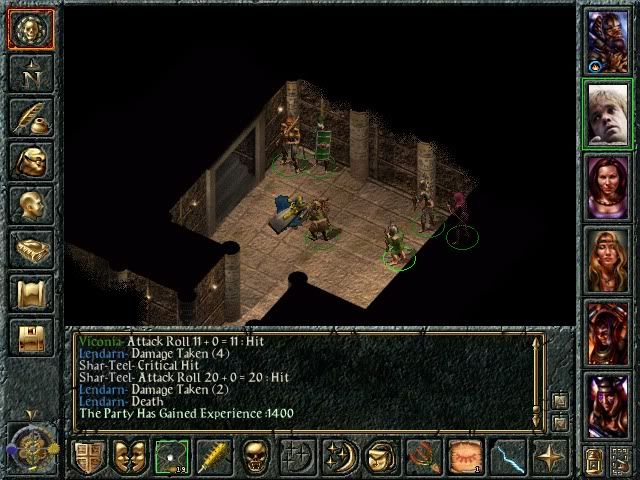Select the dark-haired woman in purple portrait

pyautogui.click(x=607, y=185)
